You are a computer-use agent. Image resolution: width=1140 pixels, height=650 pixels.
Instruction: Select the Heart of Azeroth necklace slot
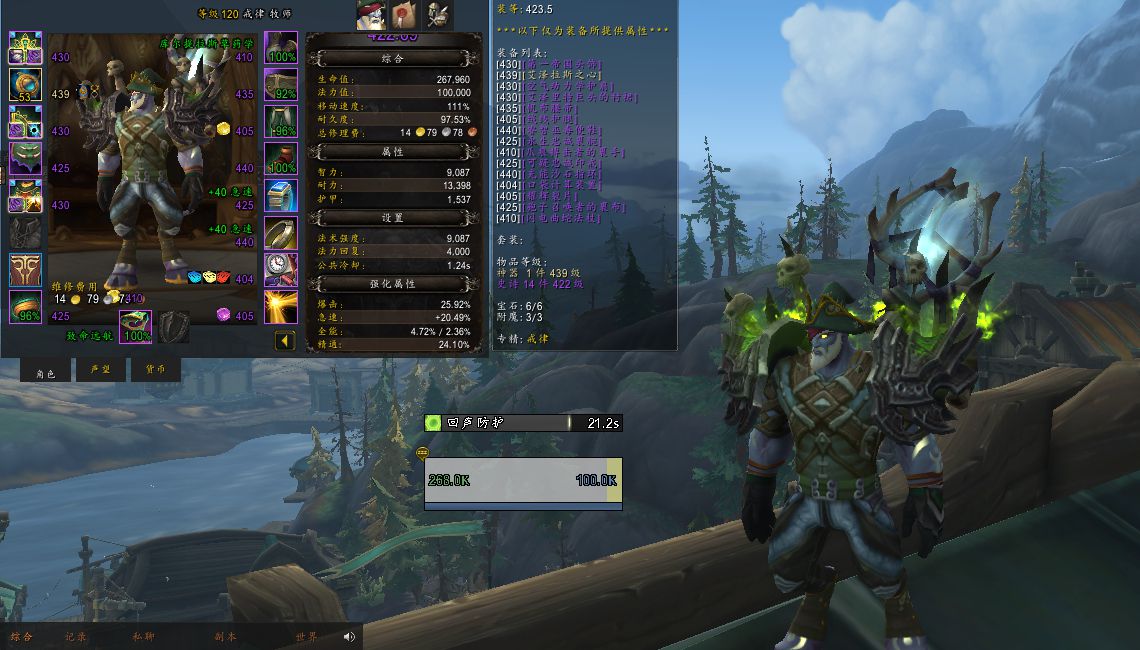25,85
